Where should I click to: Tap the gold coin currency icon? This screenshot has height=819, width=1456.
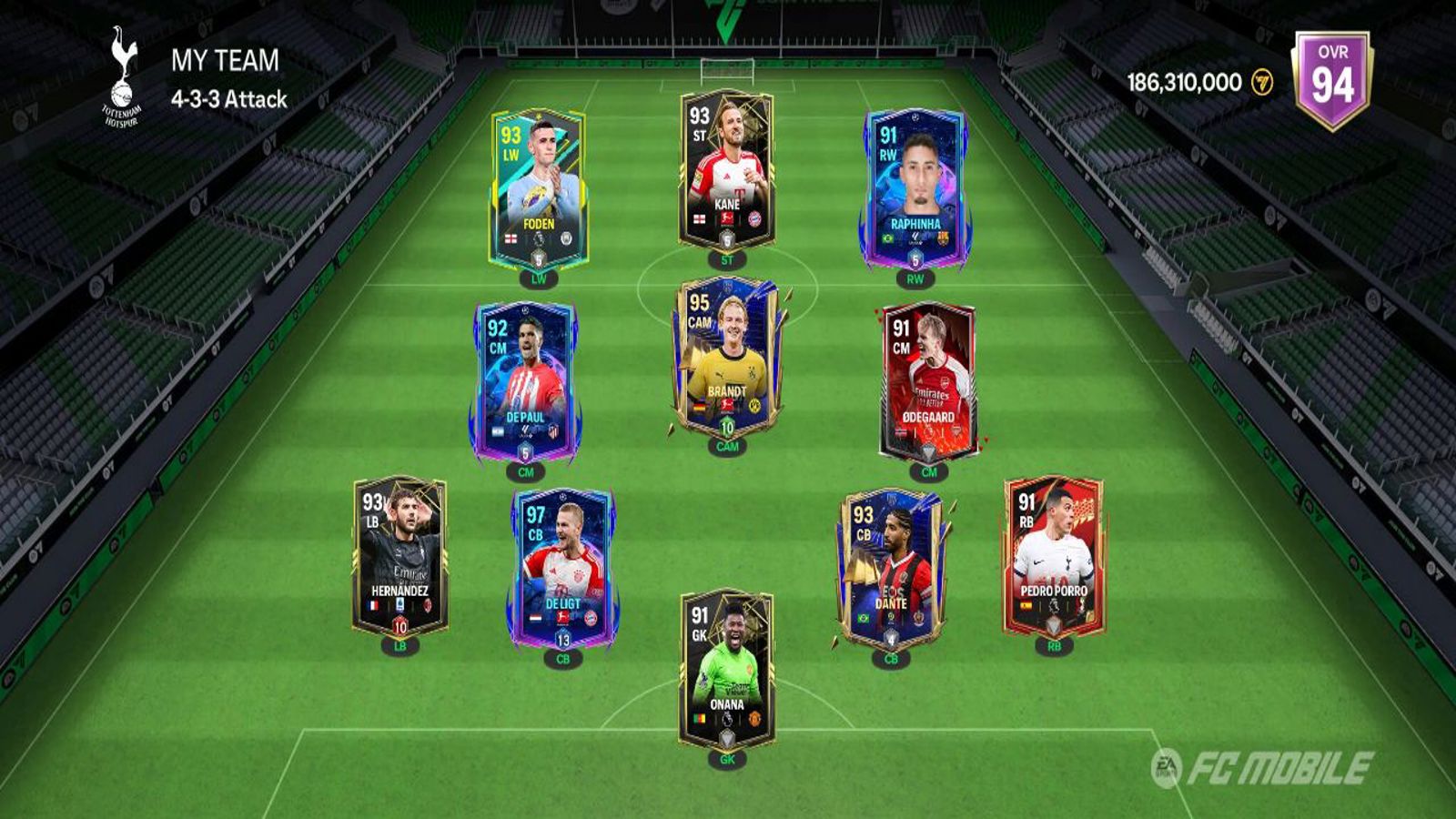1262,83
